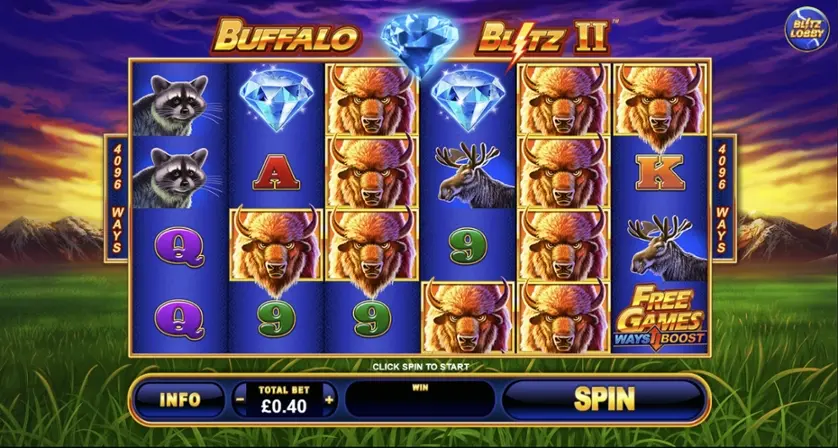838x448 pixels.
Task: Decrease total bet with the minus button
Action: click(240, 399)
